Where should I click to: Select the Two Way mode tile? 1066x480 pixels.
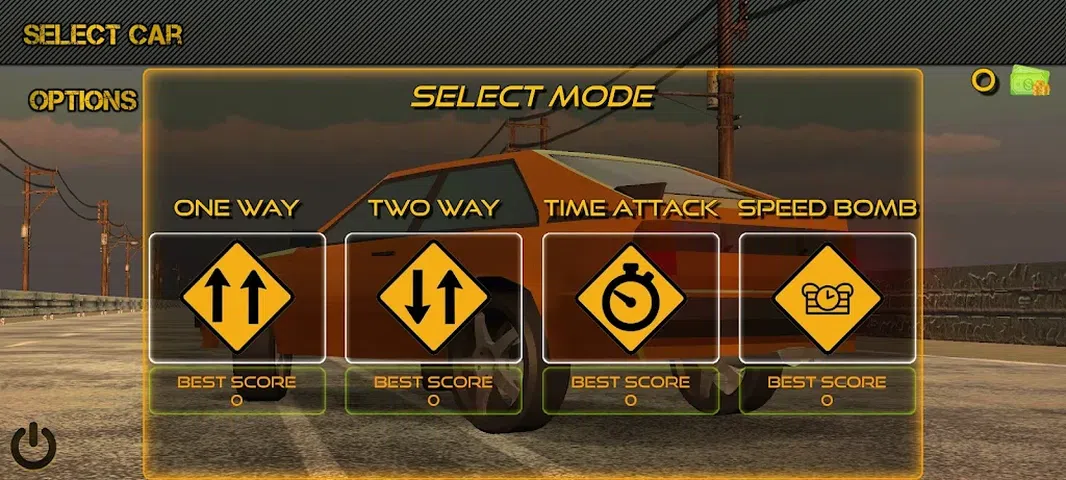tap(433, 297)
